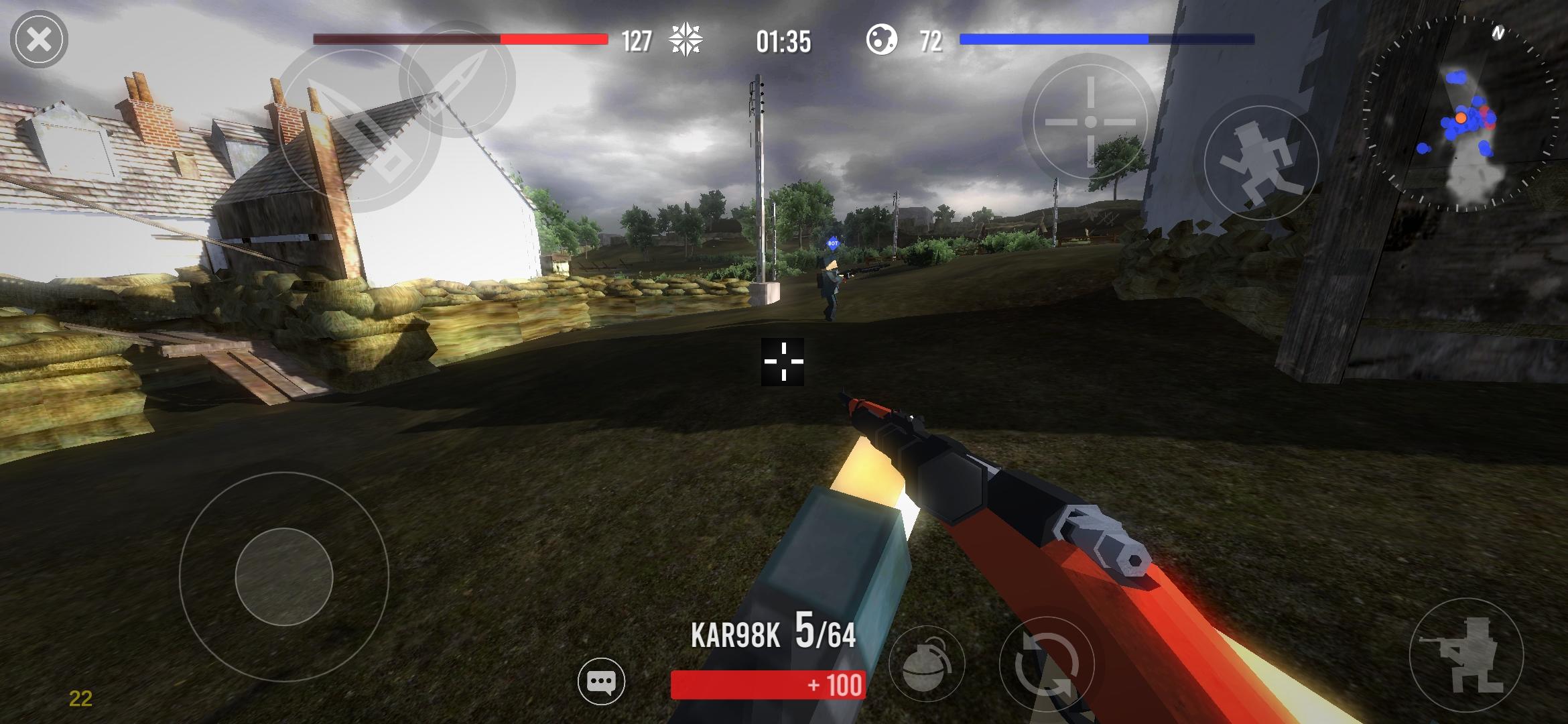Tap the grenade kill counter icon
This screenshot has height=724, width=1568.
[883, 40]
